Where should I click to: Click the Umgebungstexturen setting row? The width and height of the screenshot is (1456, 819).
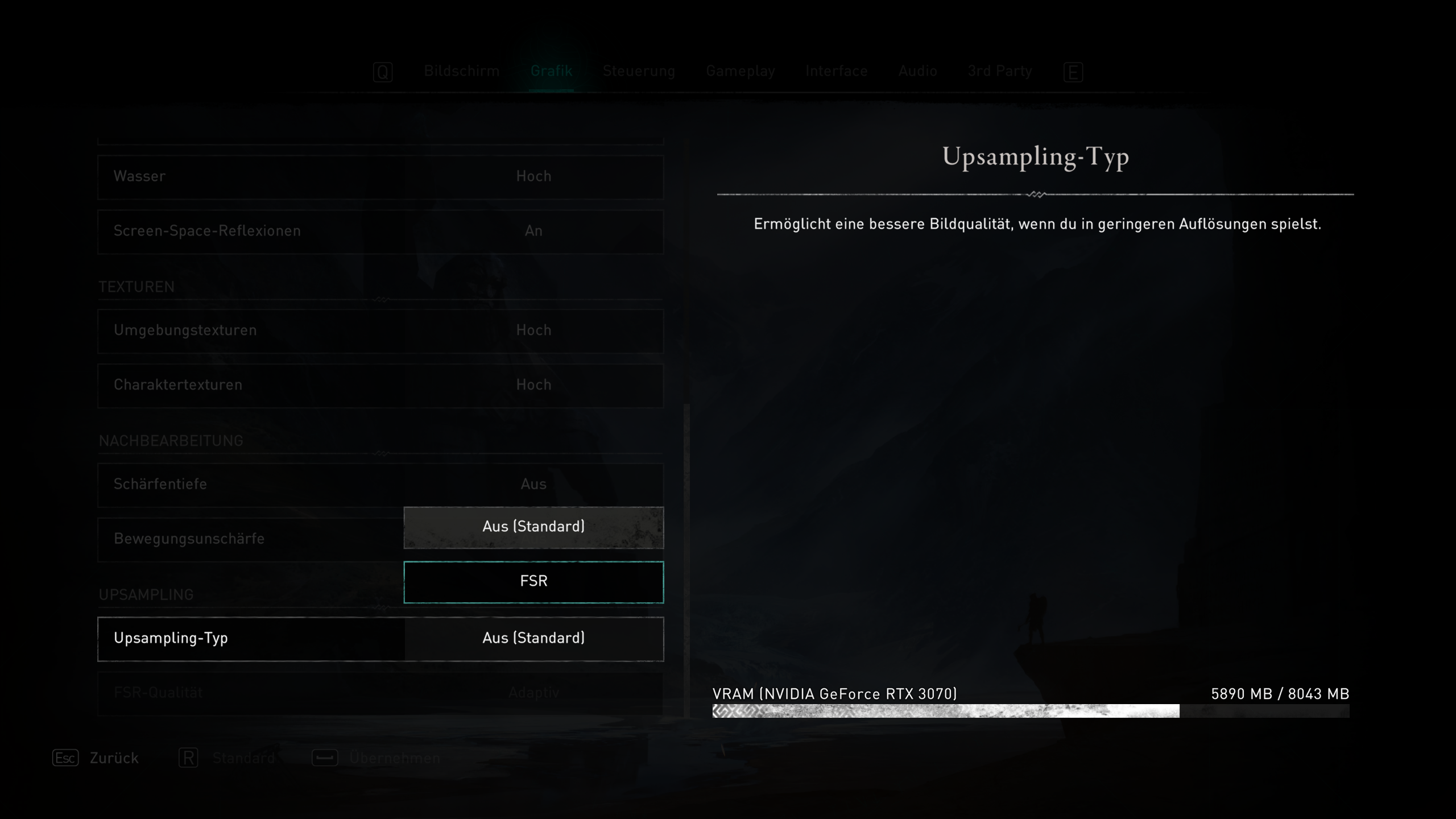pos(380,330)
